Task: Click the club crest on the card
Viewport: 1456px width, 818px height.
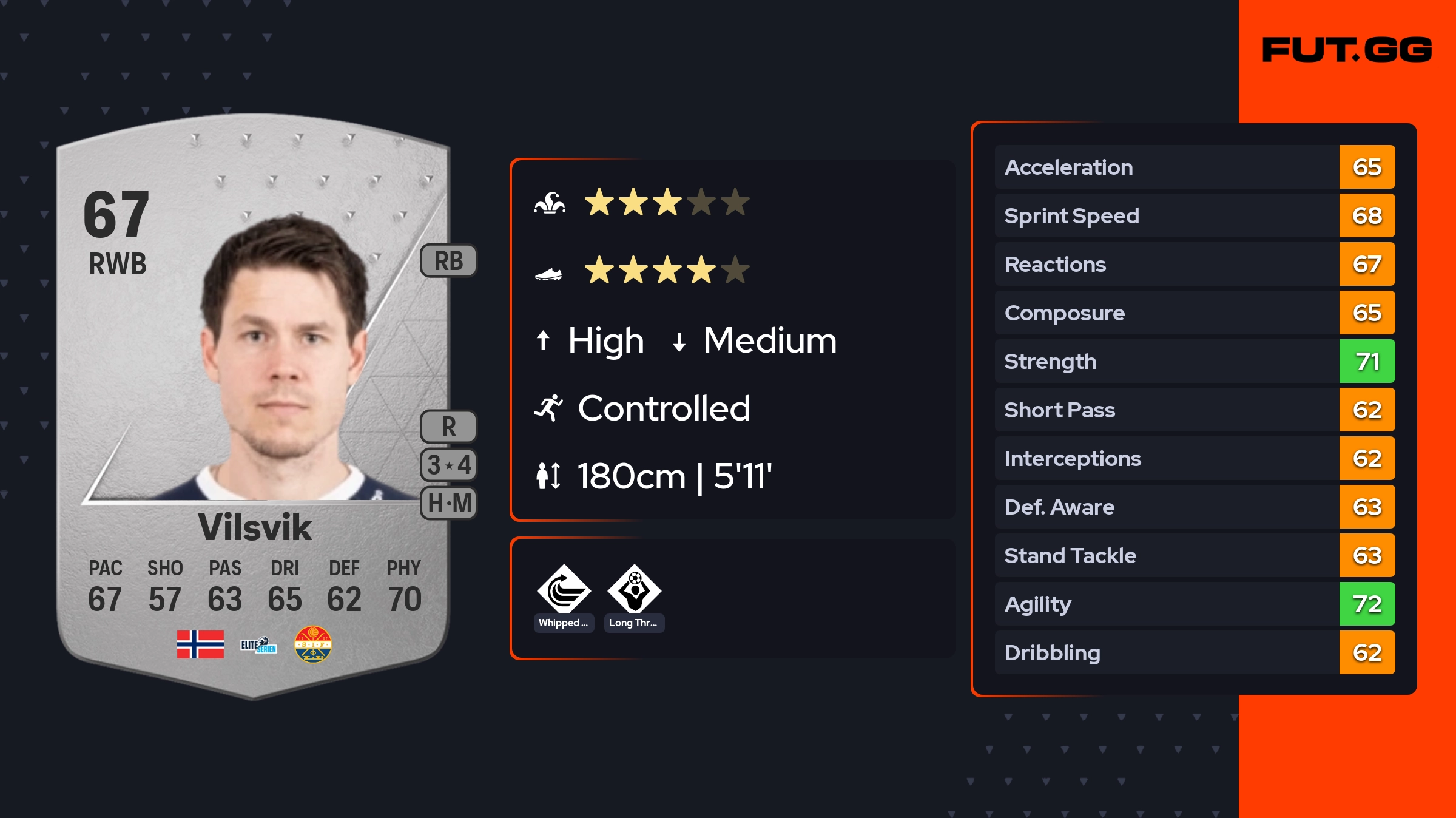Action: tap(313, 644)
